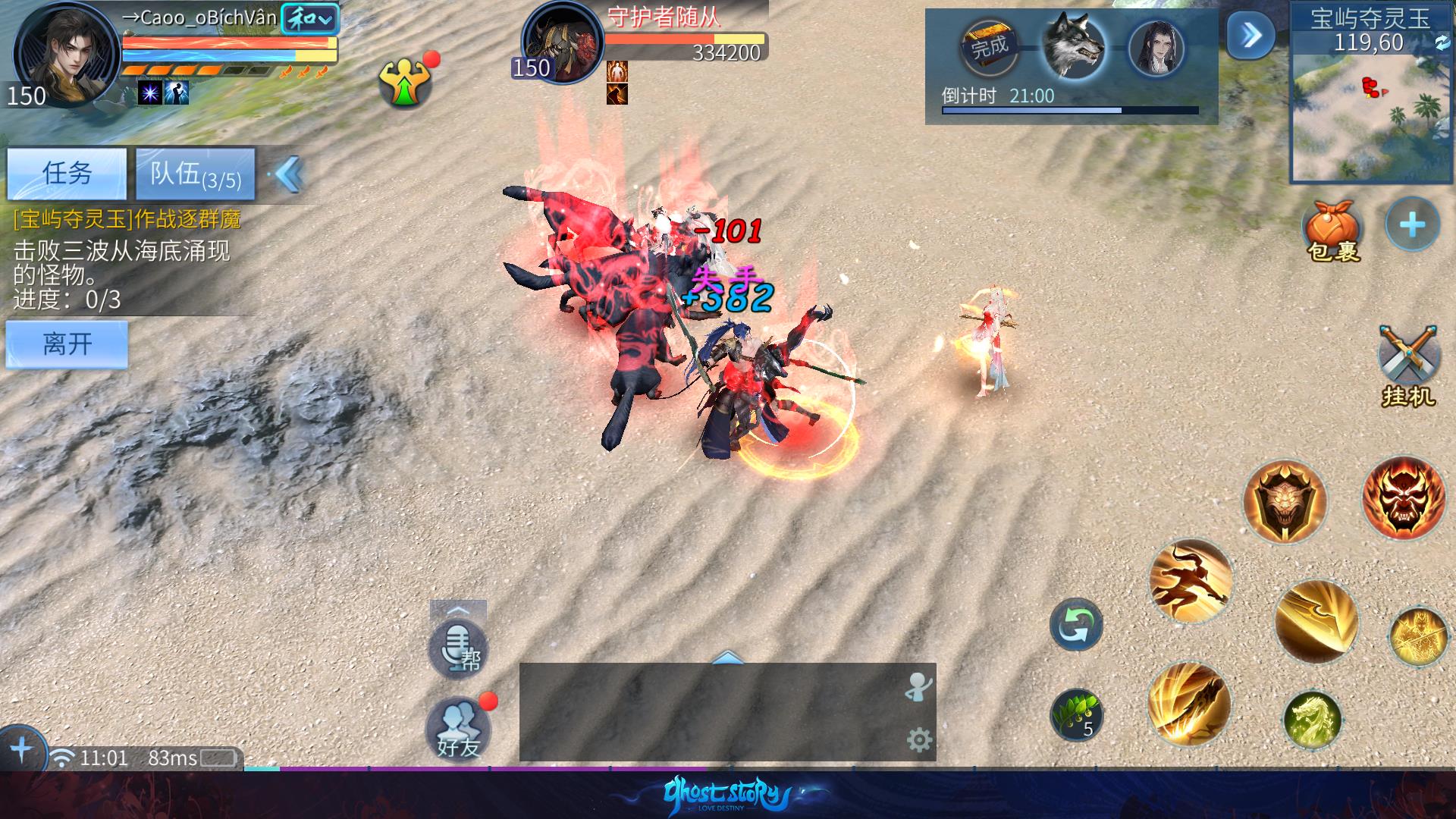
Task: Toggle 挂机 auto-combat mode
Action: point(1408,364)
